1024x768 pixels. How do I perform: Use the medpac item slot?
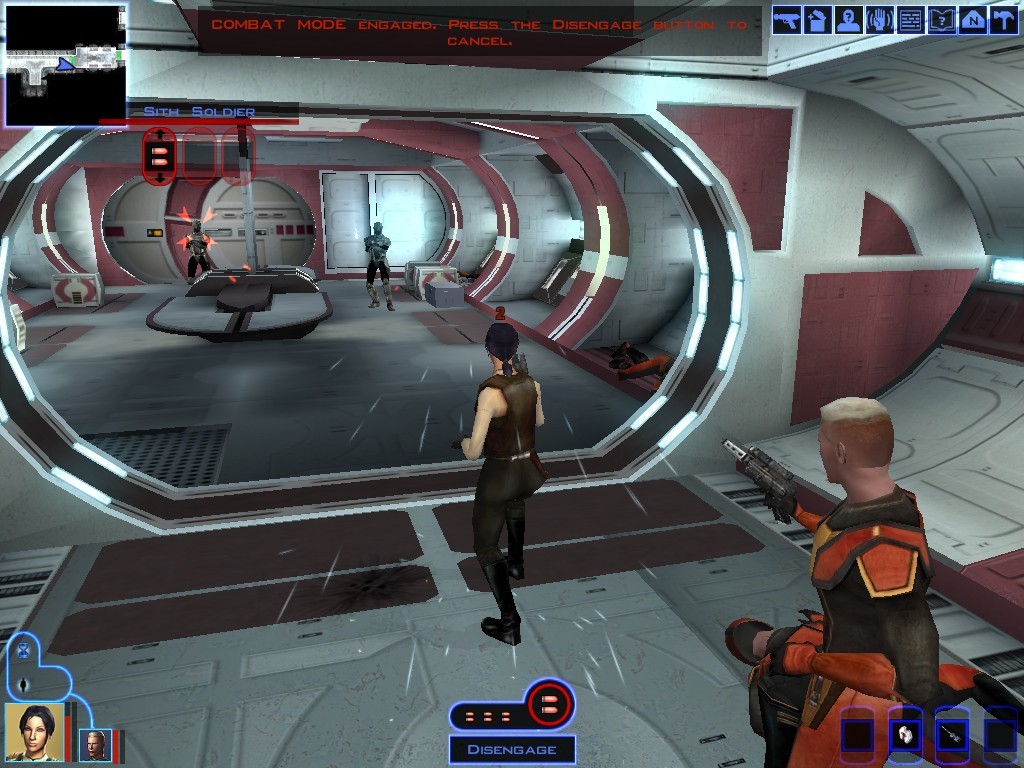click(x=905, y=735)
